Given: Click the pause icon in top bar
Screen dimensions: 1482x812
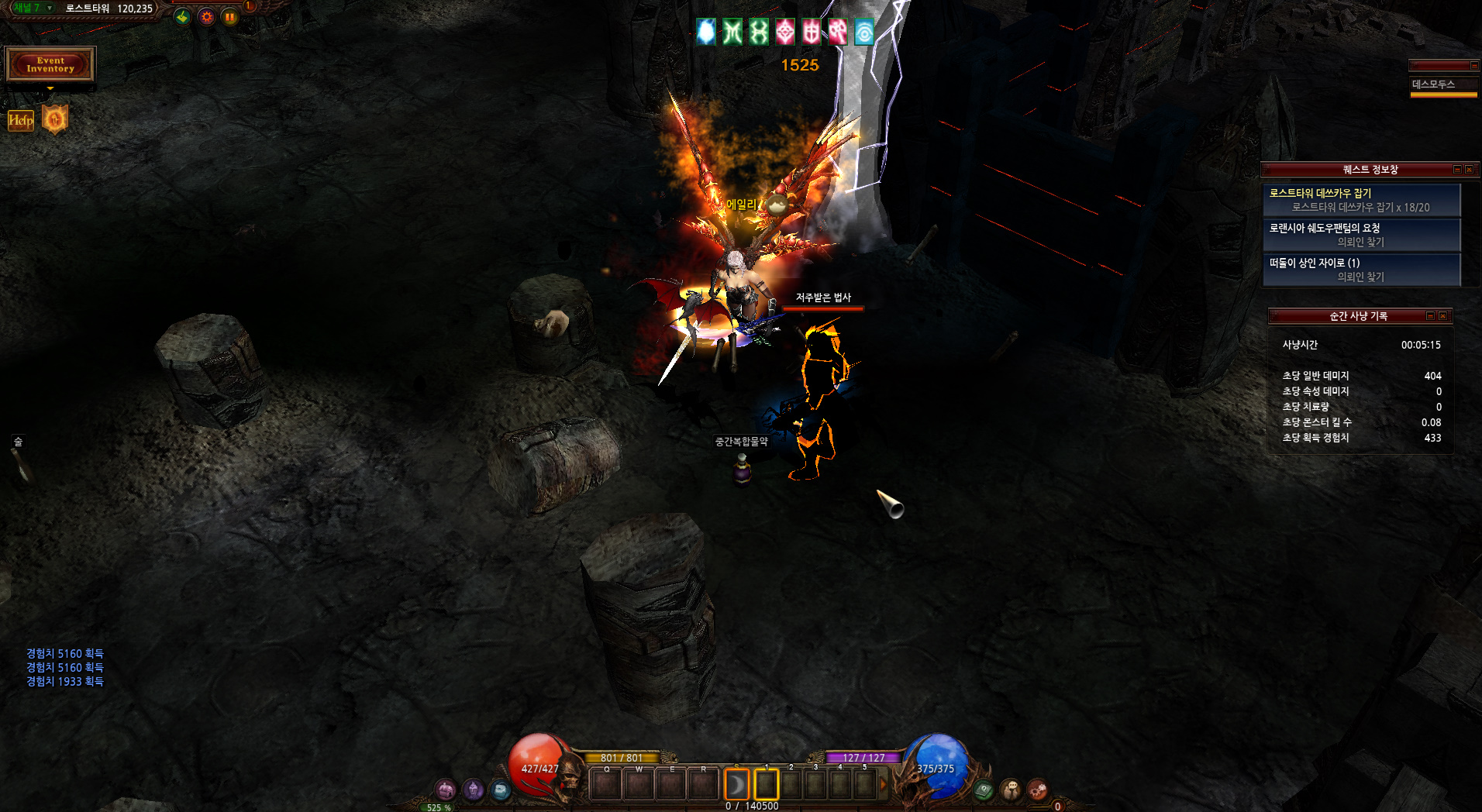Looking at the screenshot, I should (230, 17).
